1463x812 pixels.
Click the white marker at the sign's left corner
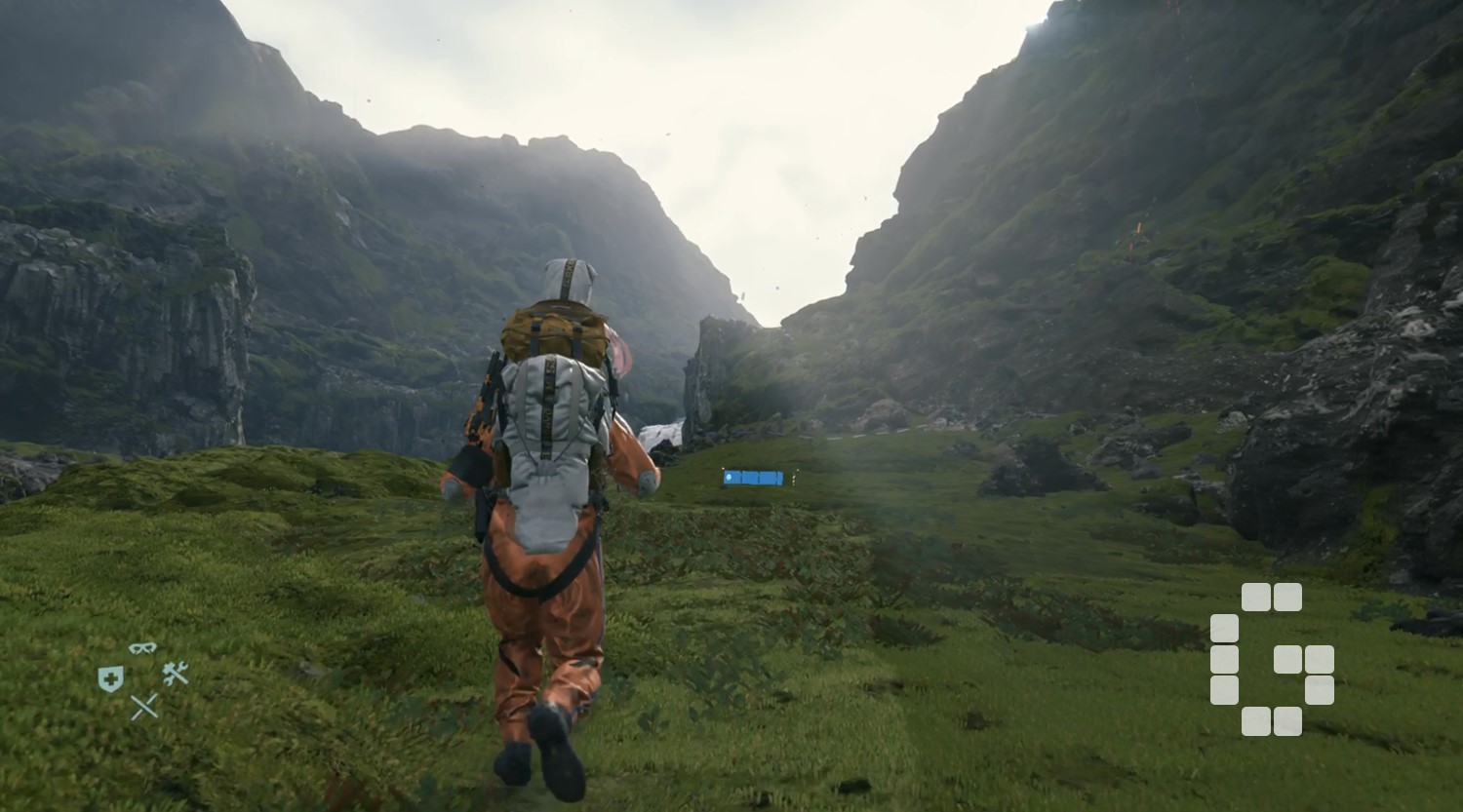point(723,468)
